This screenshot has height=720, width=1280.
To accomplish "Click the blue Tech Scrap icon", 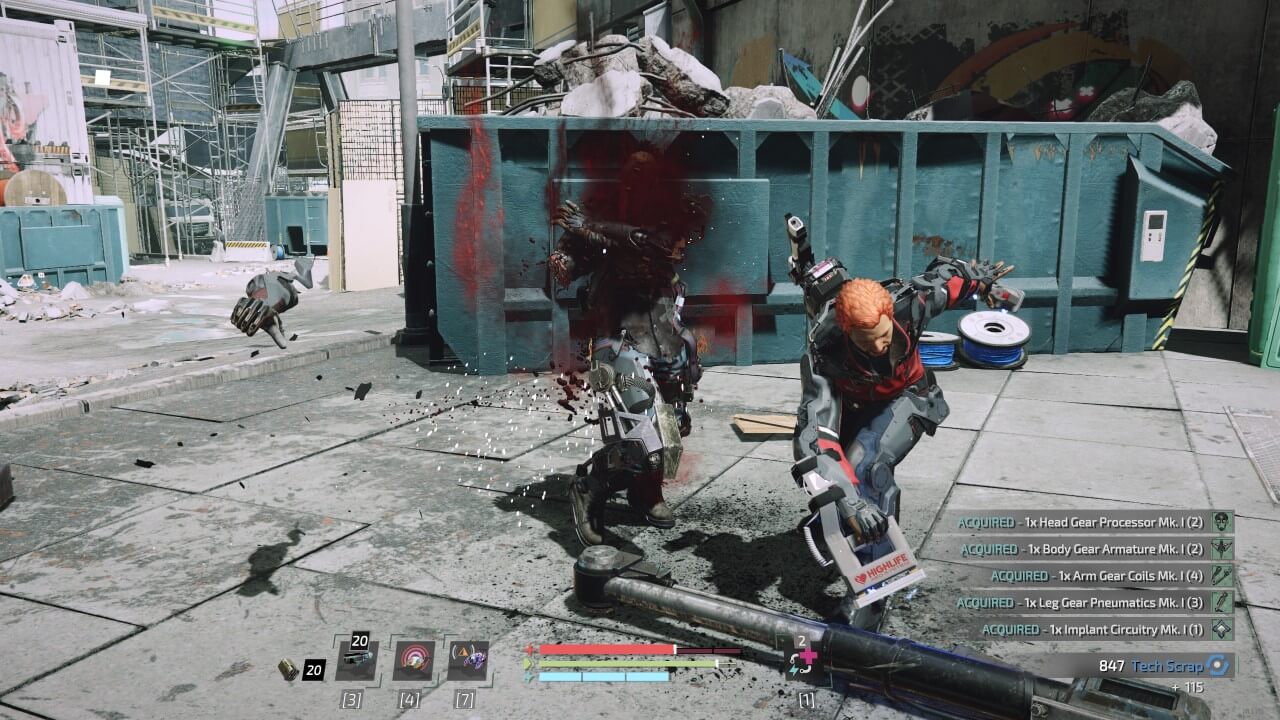I will tap(1217, 665).
